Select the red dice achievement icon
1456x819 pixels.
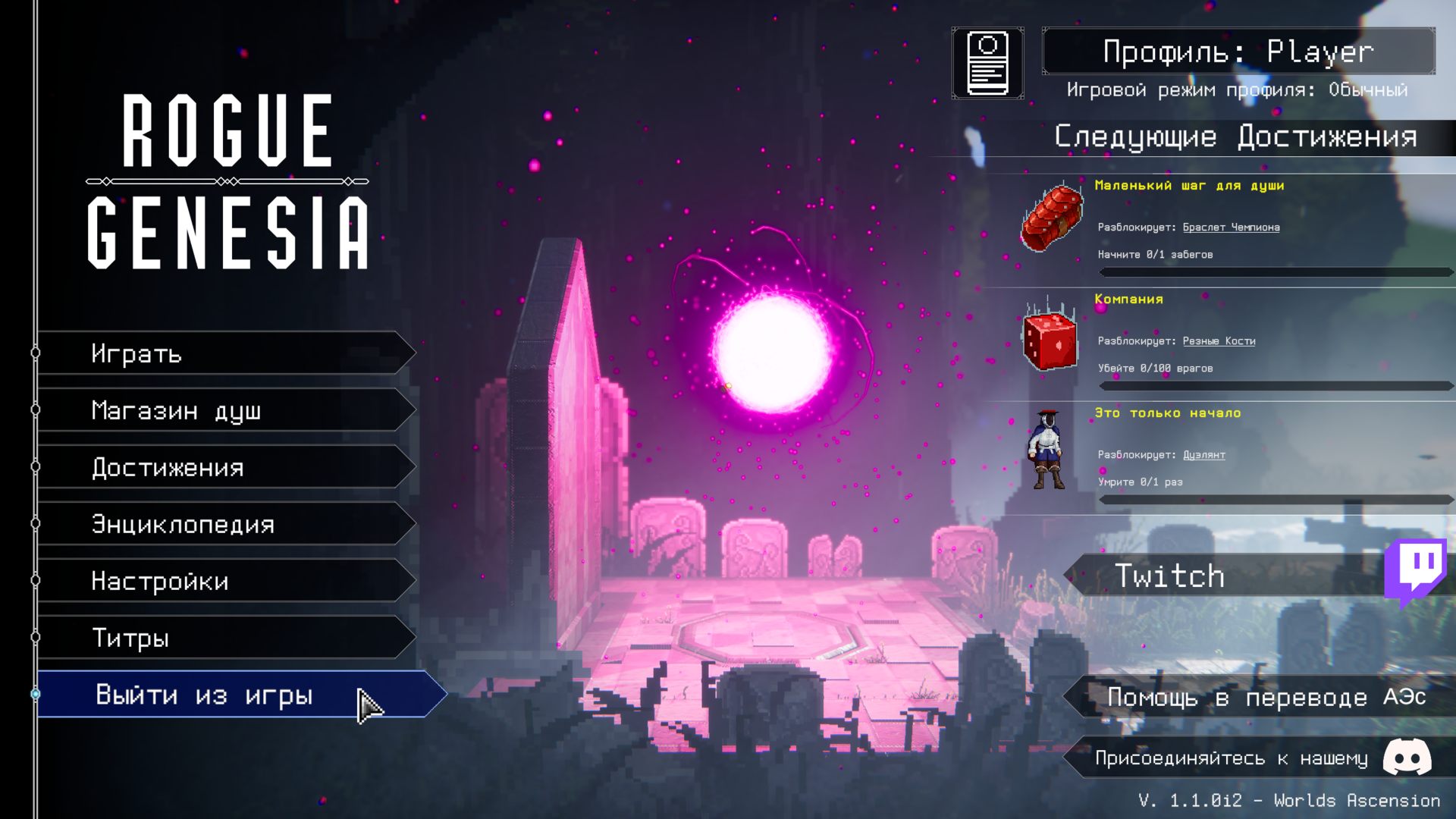click(x=1050, y=339)
